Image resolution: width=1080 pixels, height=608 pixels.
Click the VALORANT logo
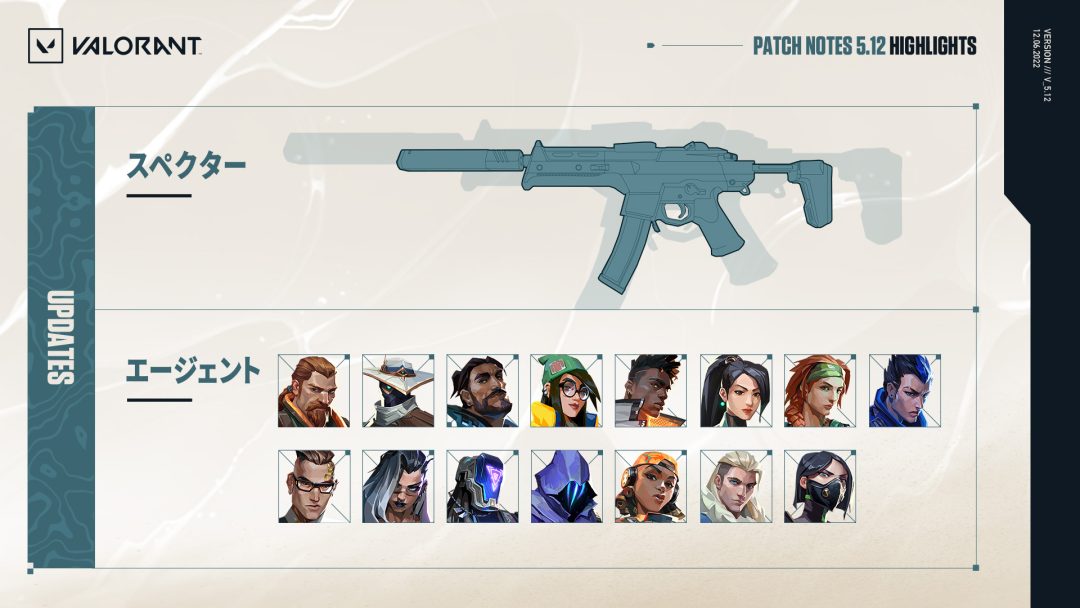click(x=115, y=45)
